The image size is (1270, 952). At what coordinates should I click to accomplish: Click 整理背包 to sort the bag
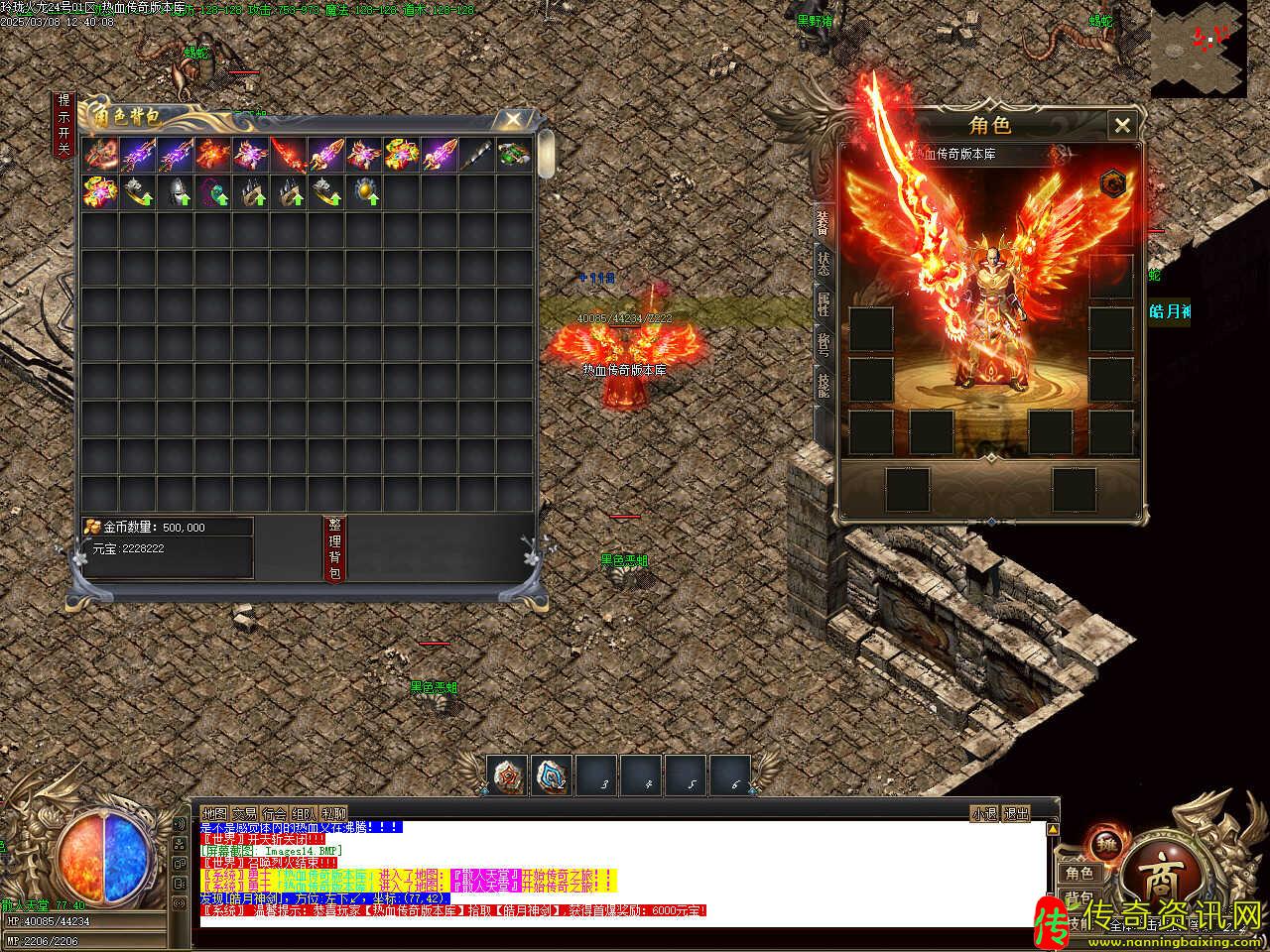pyautogui.click(x=334, y=548)
